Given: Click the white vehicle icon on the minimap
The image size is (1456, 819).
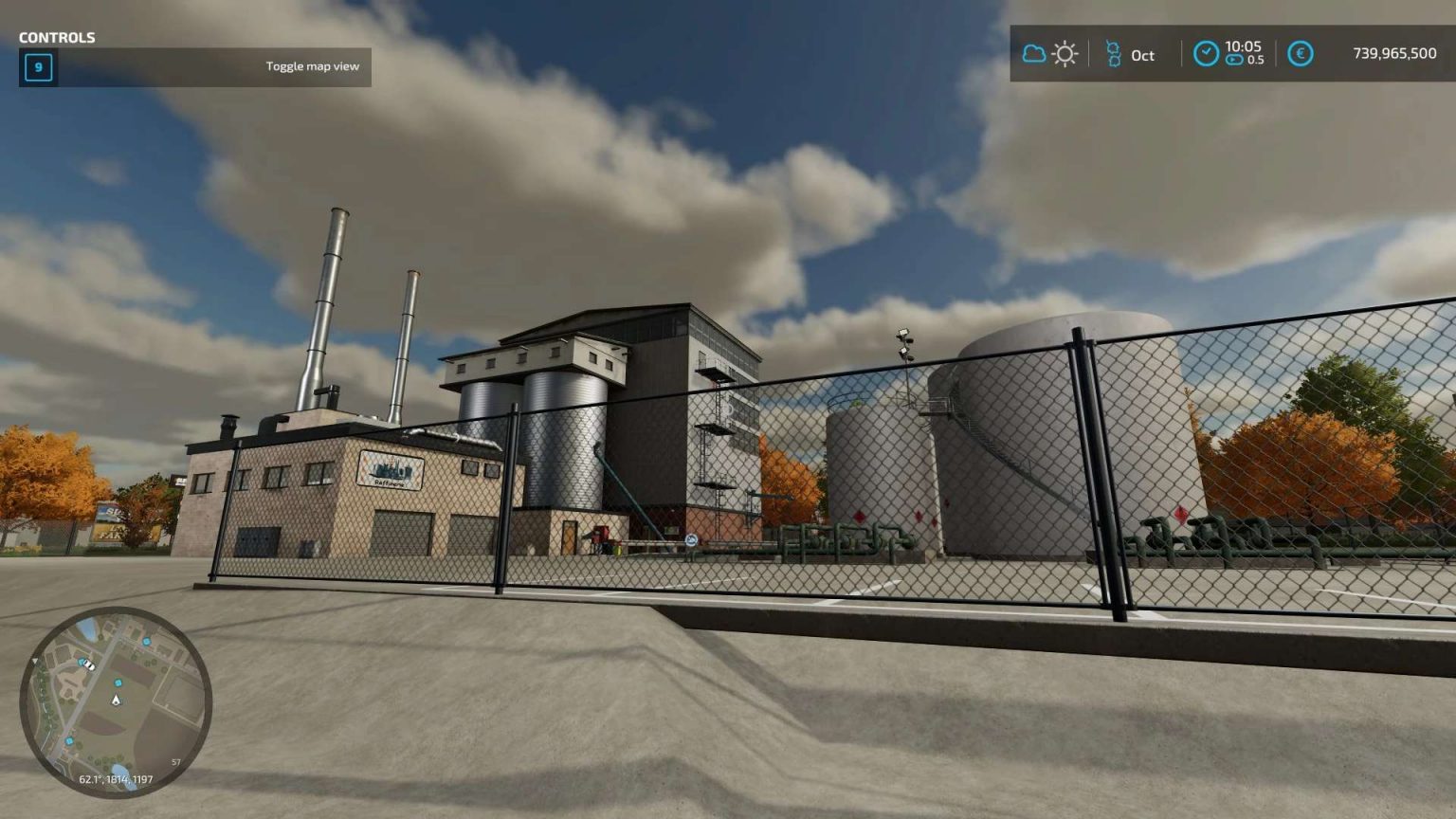Looking at the screenshot, I should click(89, 665).
